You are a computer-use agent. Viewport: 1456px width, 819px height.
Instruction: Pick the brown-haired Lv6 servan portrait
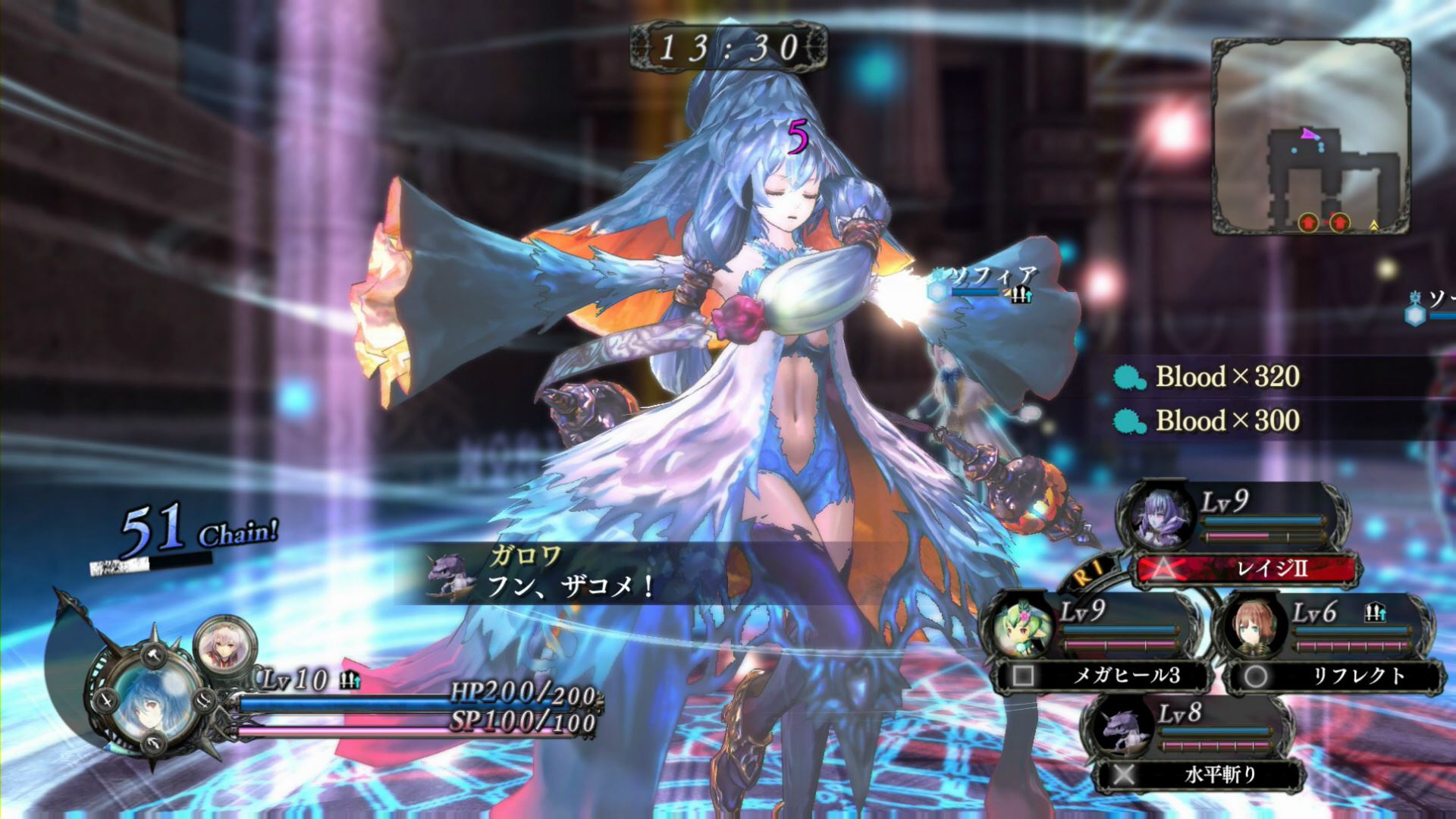[x=1254, y=628]
